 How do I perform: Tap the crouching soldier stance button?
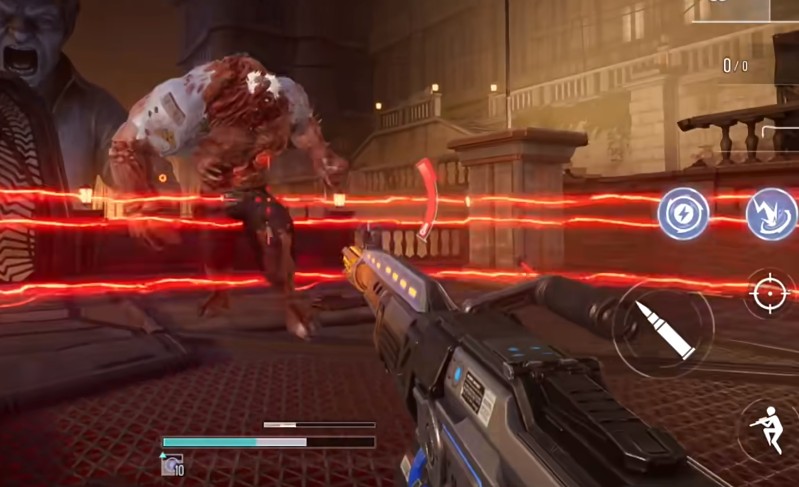pos(770,427)
